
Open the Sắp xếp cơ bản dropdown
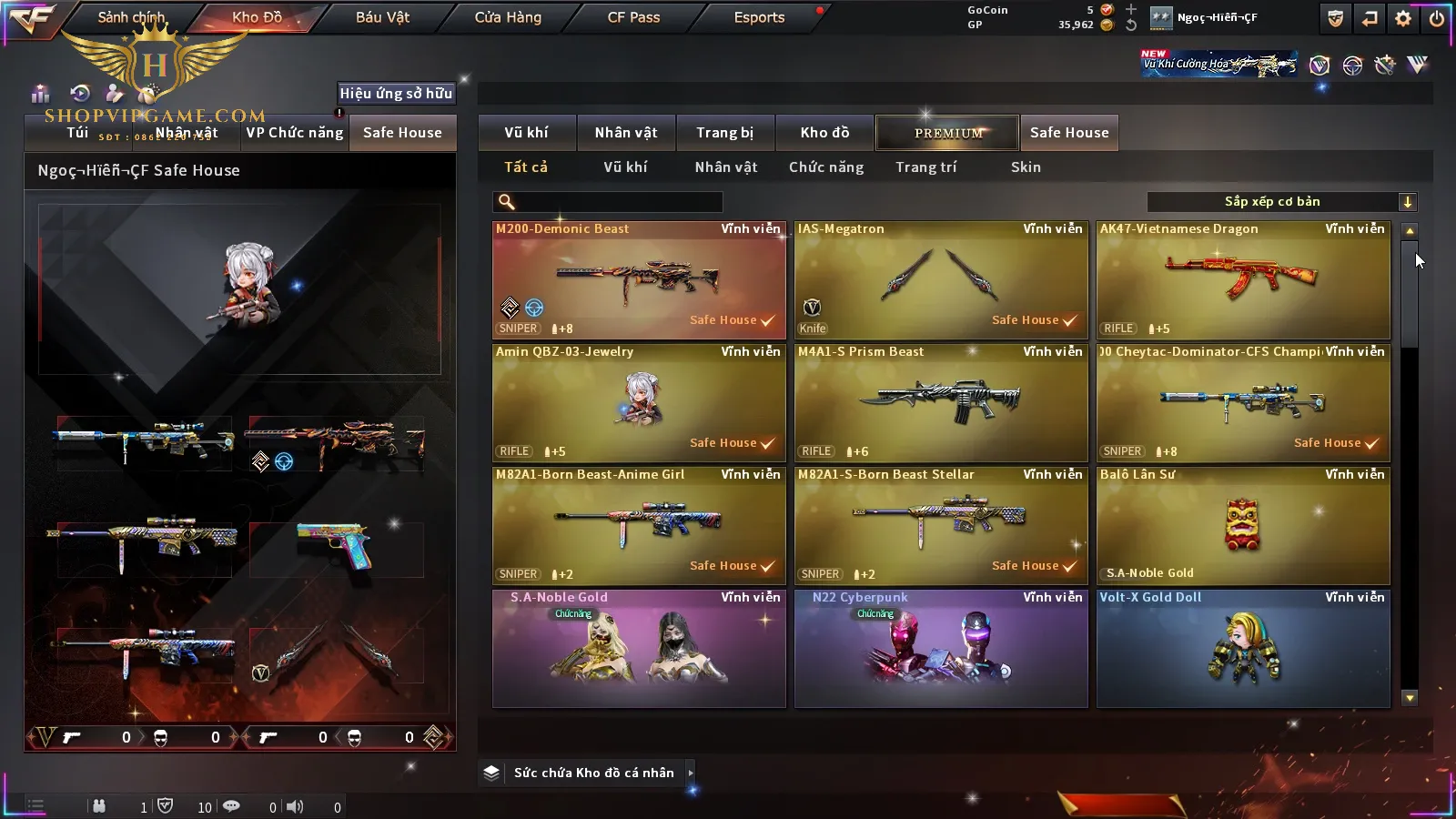tap(1281, 202)
